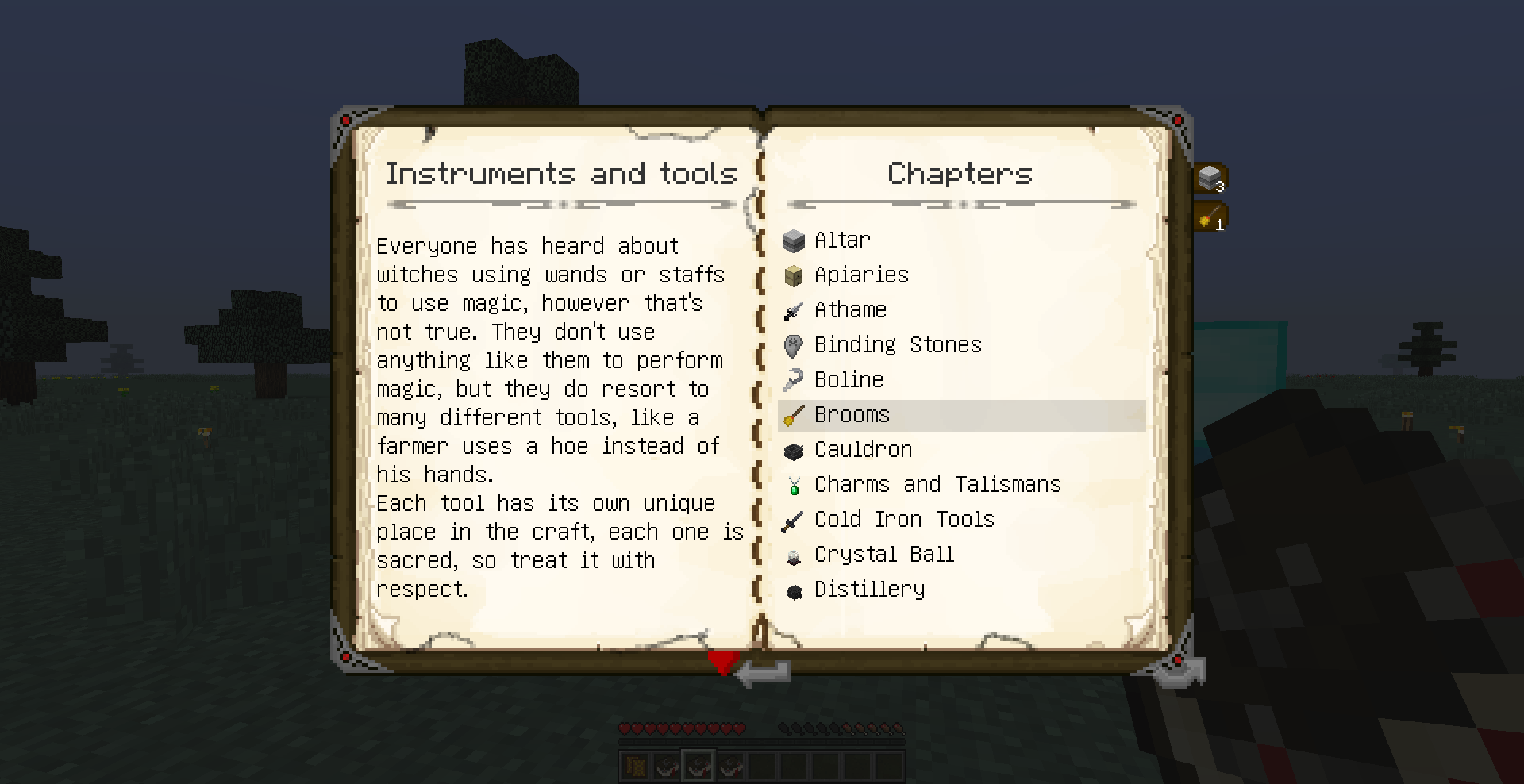Click the Athame blade icon
The image size is (1524, 784).
pos(794,310)
